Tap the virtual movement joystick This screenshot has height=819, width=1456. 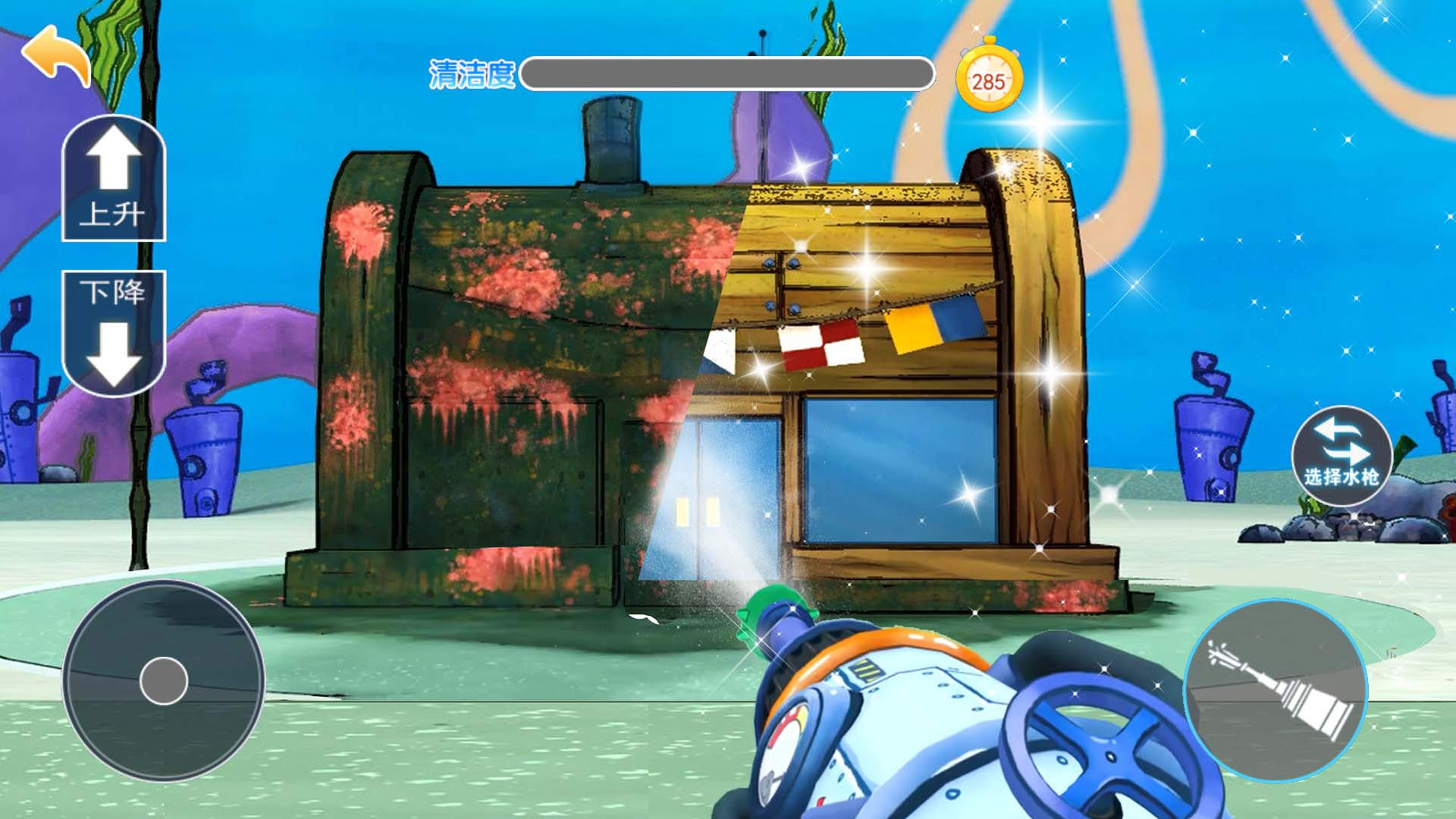(x=164, y=680)
